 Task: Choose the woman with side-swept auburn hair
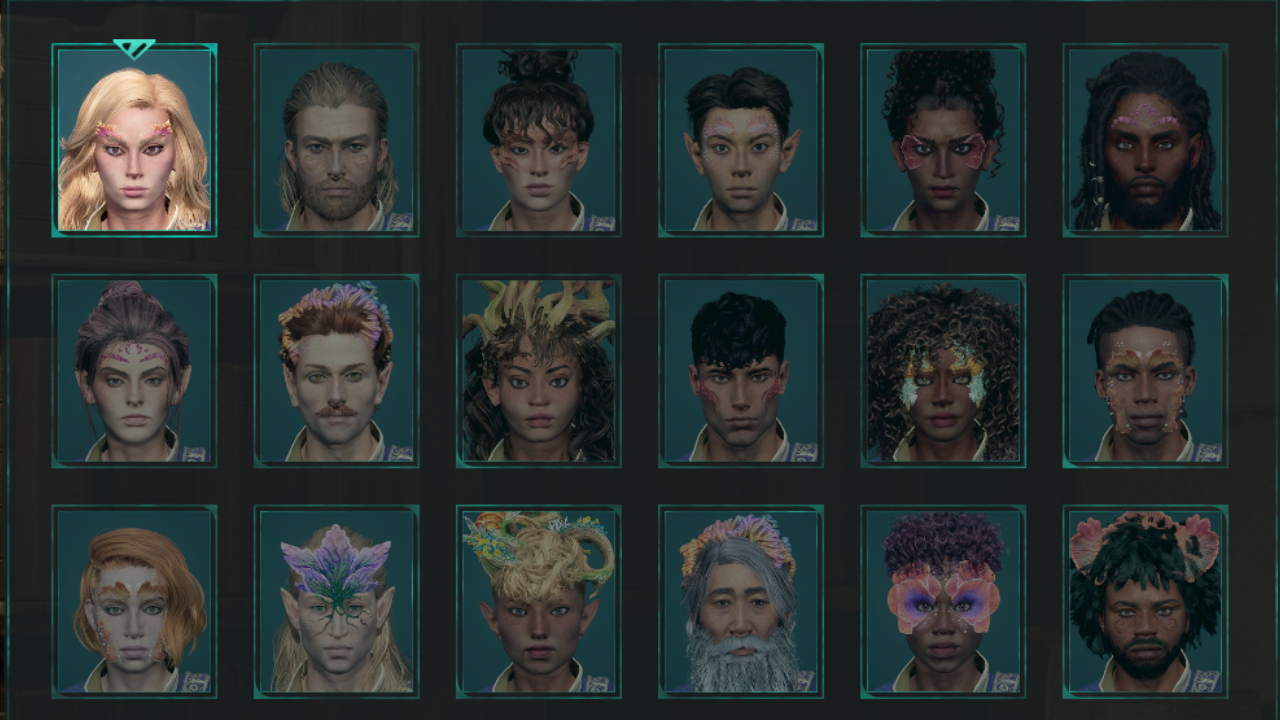(x=134, y=601)
